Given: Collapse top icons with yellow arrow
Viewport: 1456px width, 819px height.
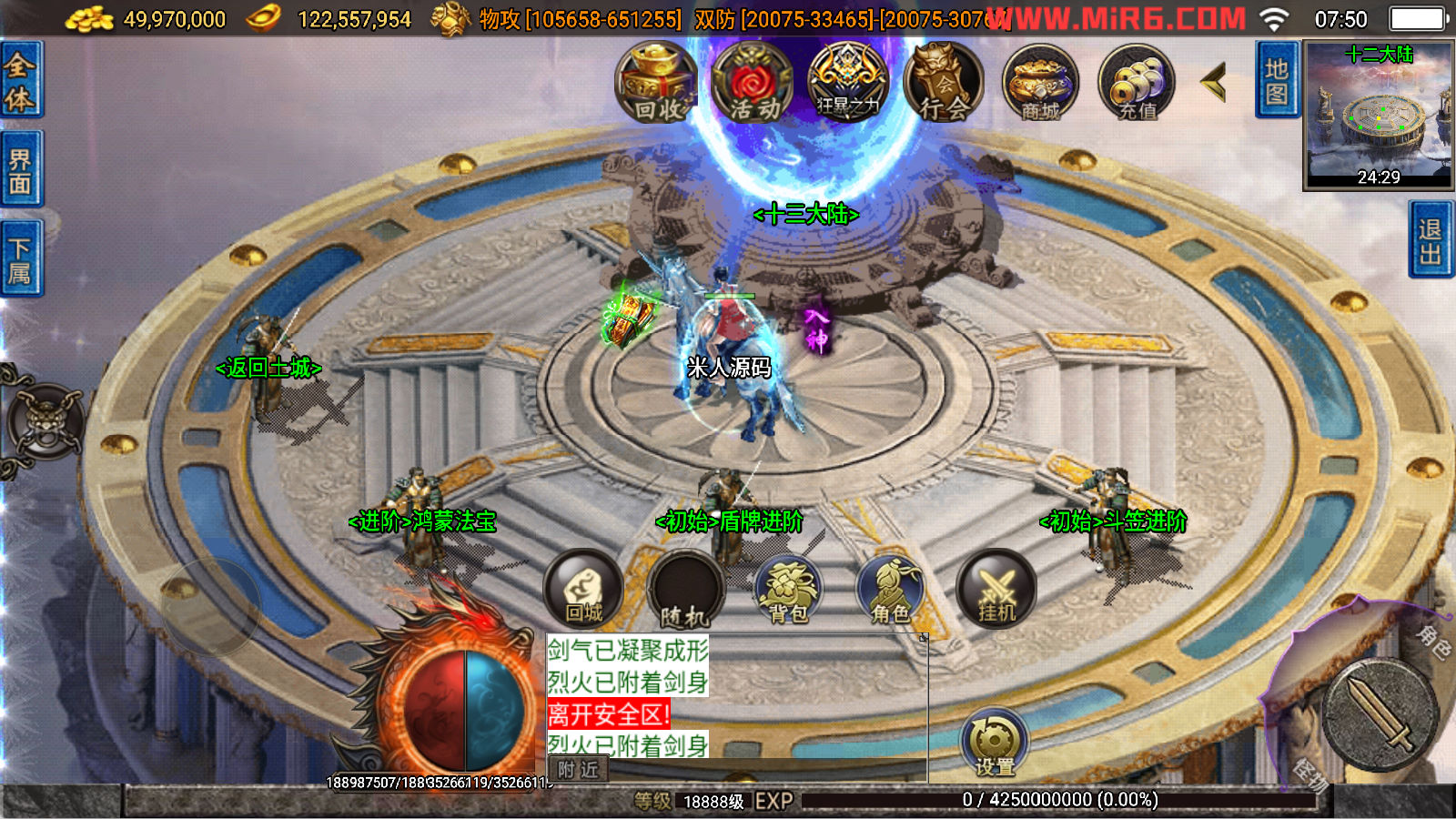Looking at the screenshot, I should point(1214,83).
